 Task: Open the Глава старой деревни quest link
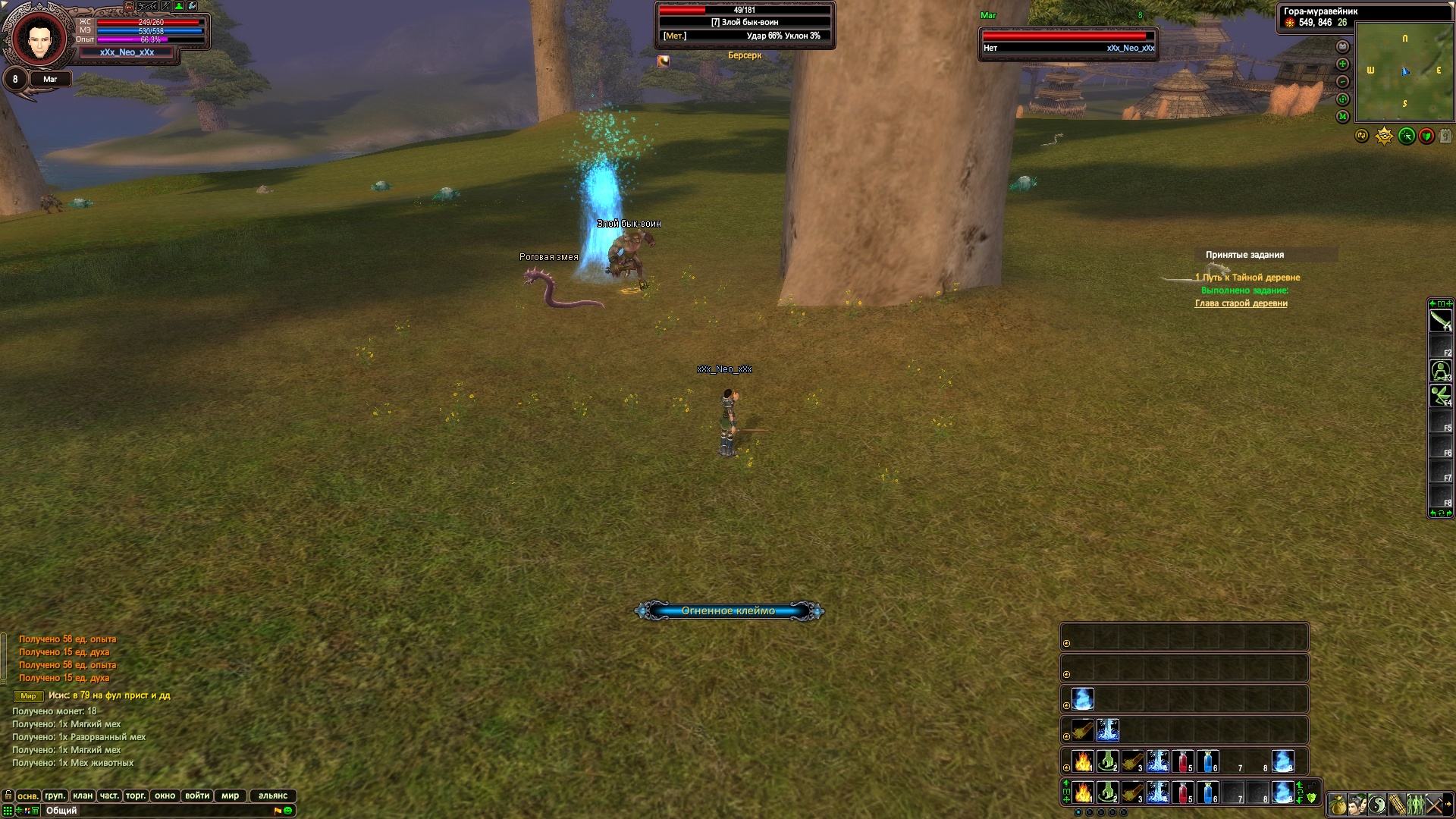(1241, 303)
